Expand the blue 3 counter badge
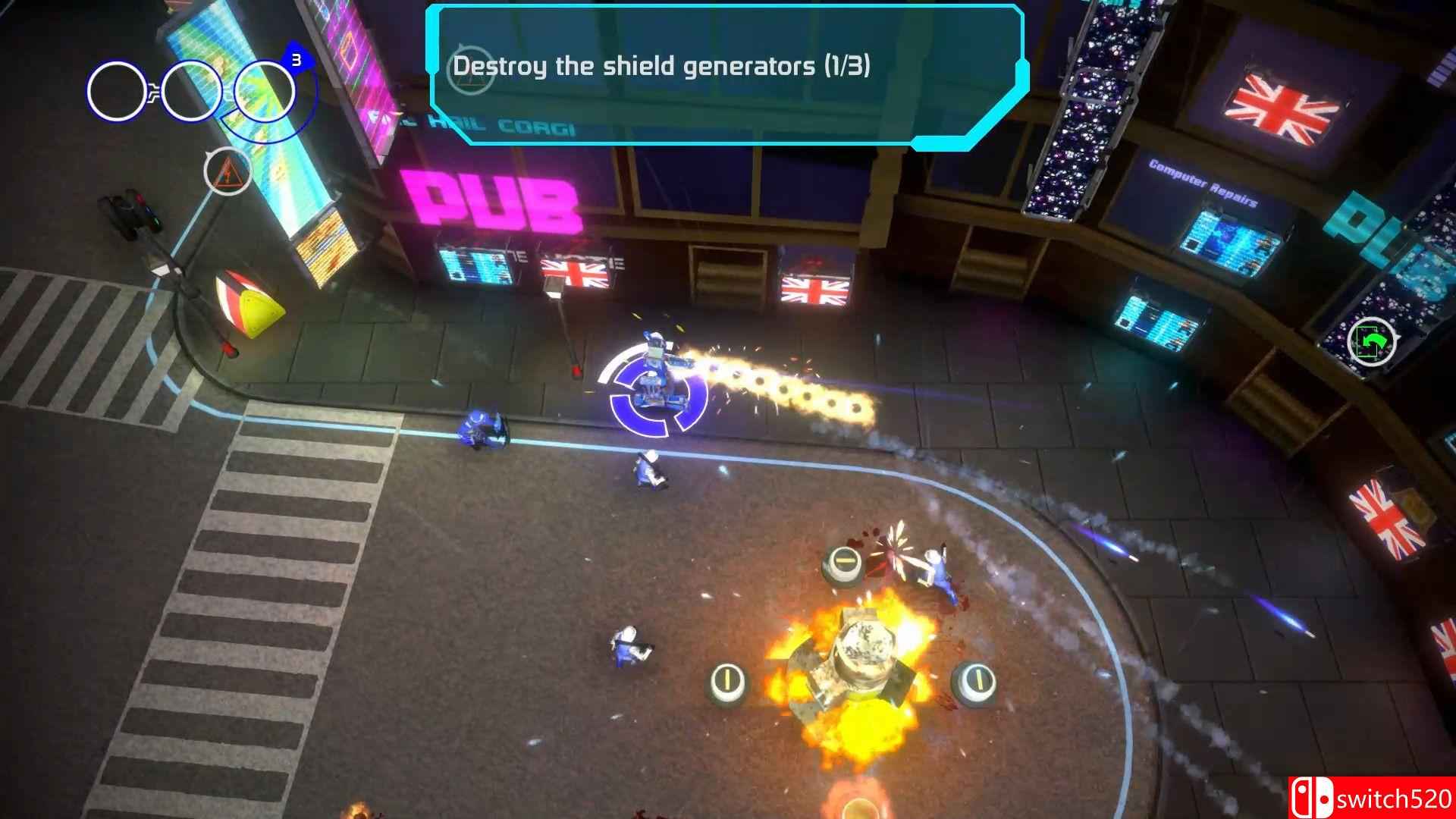The image size is (1456, 819). pyautogui.click(x=296, y=57)
